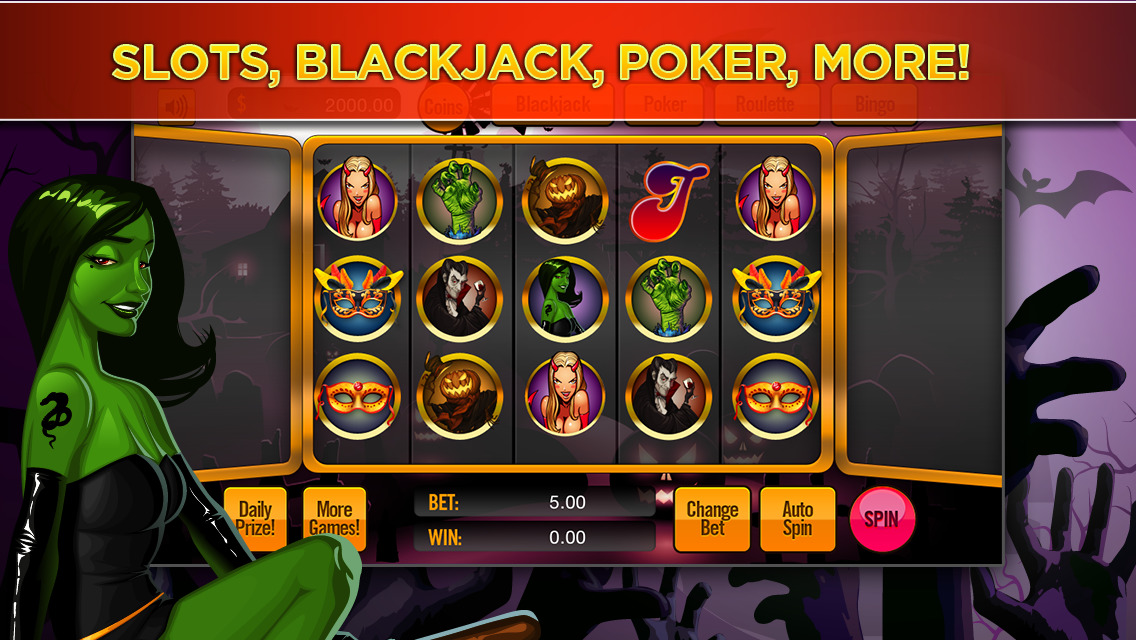
Task: Open the More Games list
Action: [334, 519]
